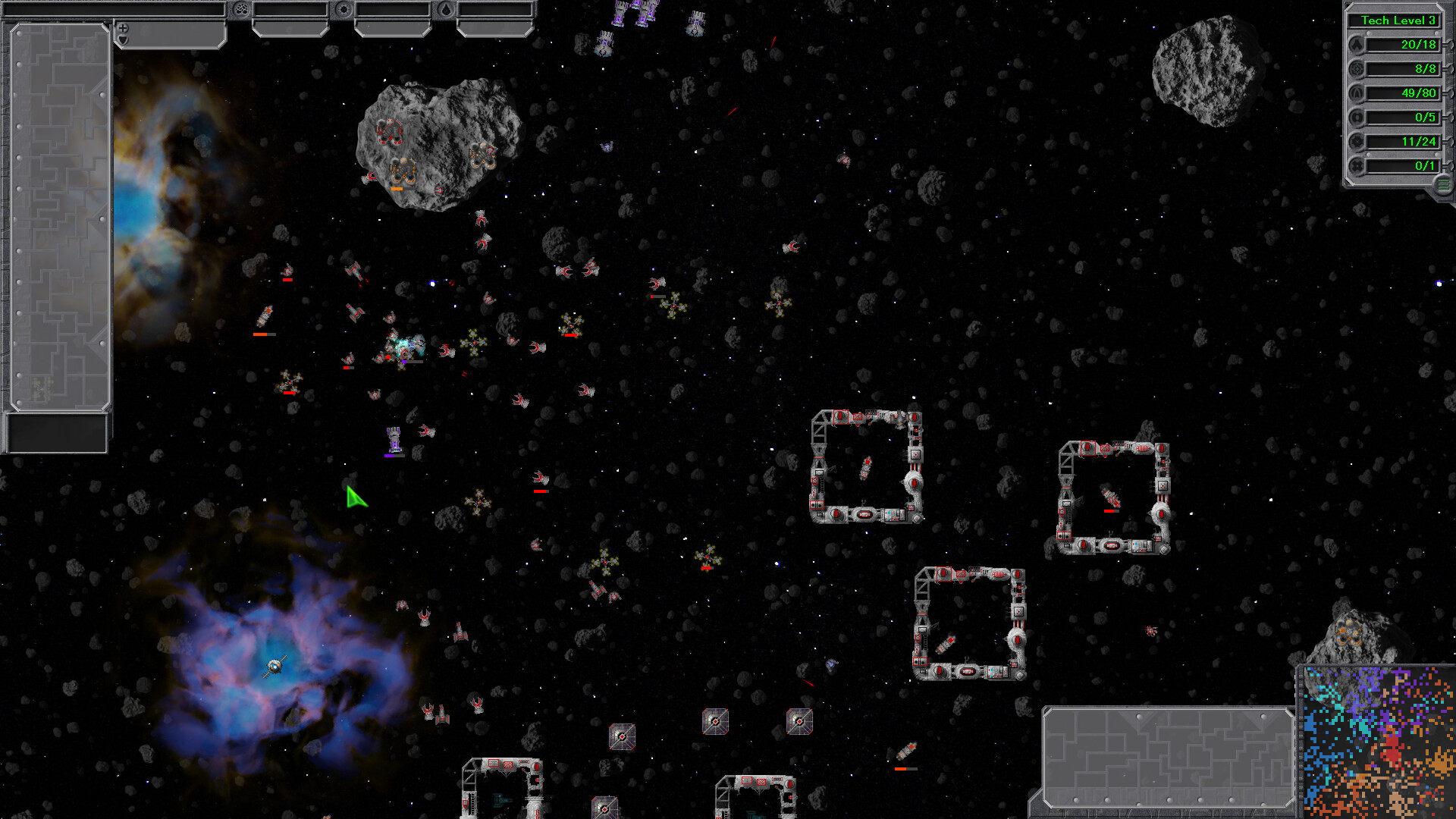This screenshot has height=819, width=1456.
Task: Click the cross icon beside the 0/1 readout
Action: 1357,165
